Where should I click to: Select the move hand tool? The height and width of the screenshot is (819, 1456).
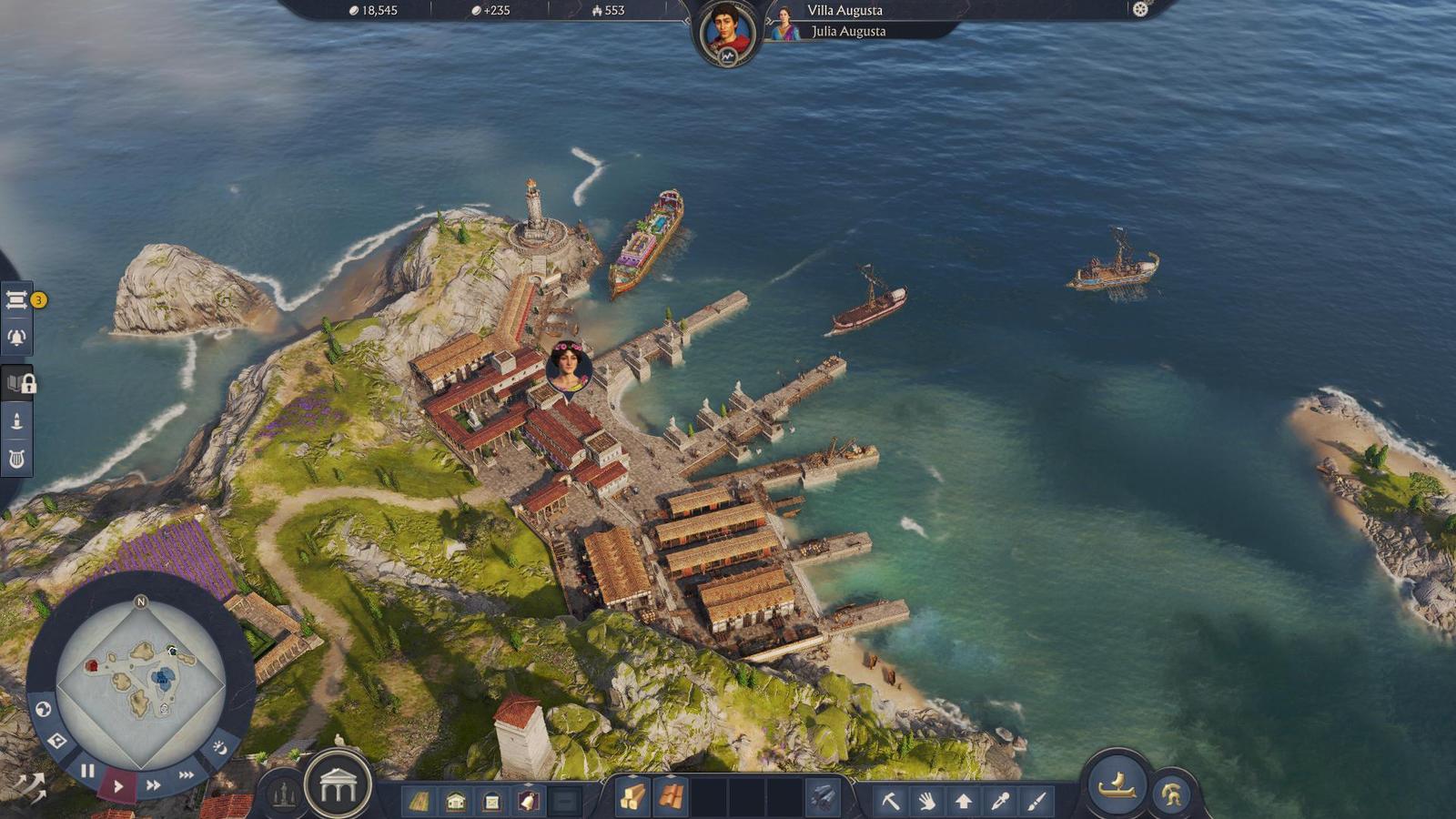point(928,802)
